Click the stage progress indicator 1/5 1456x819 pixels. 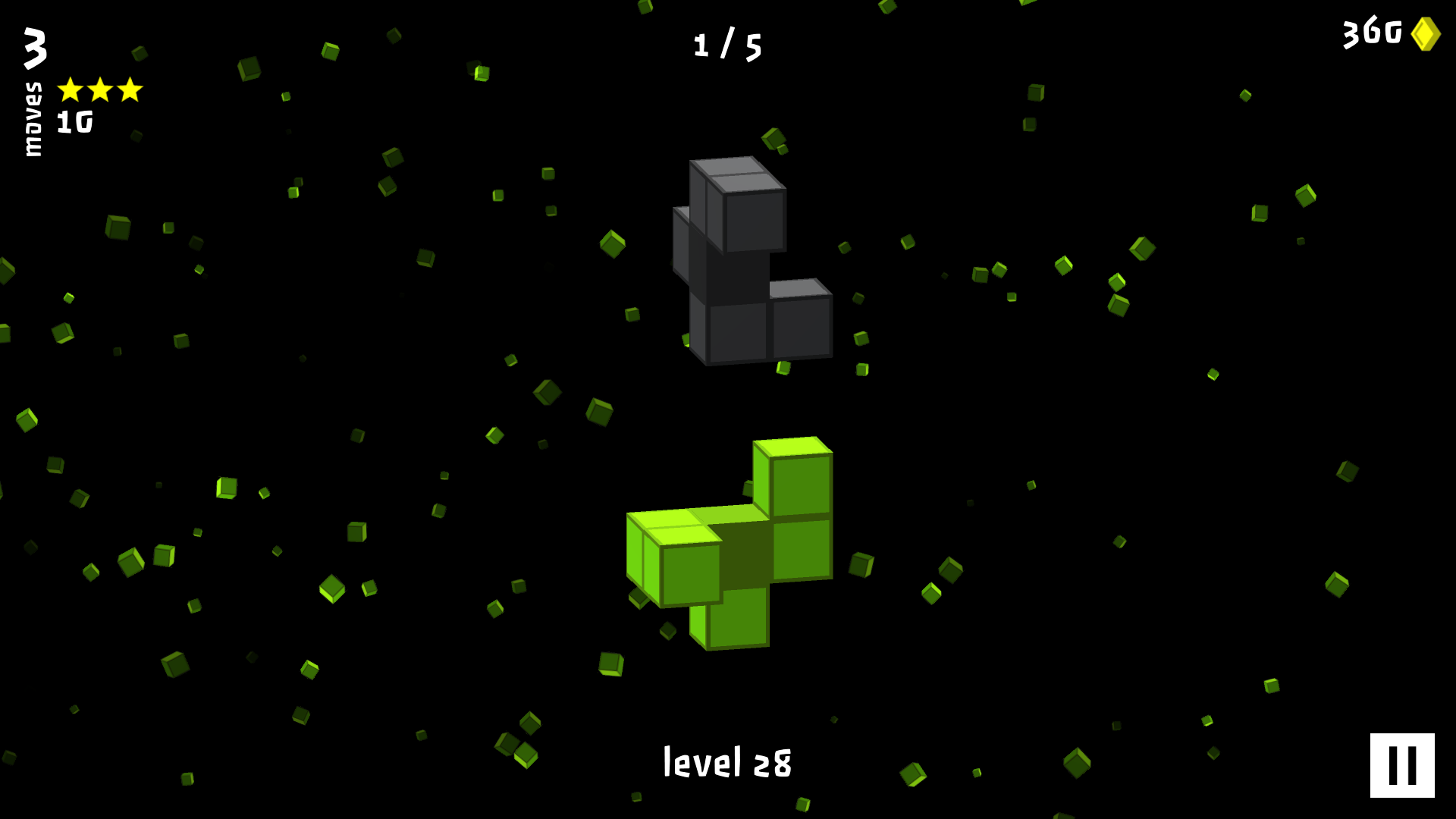(727, 44)
